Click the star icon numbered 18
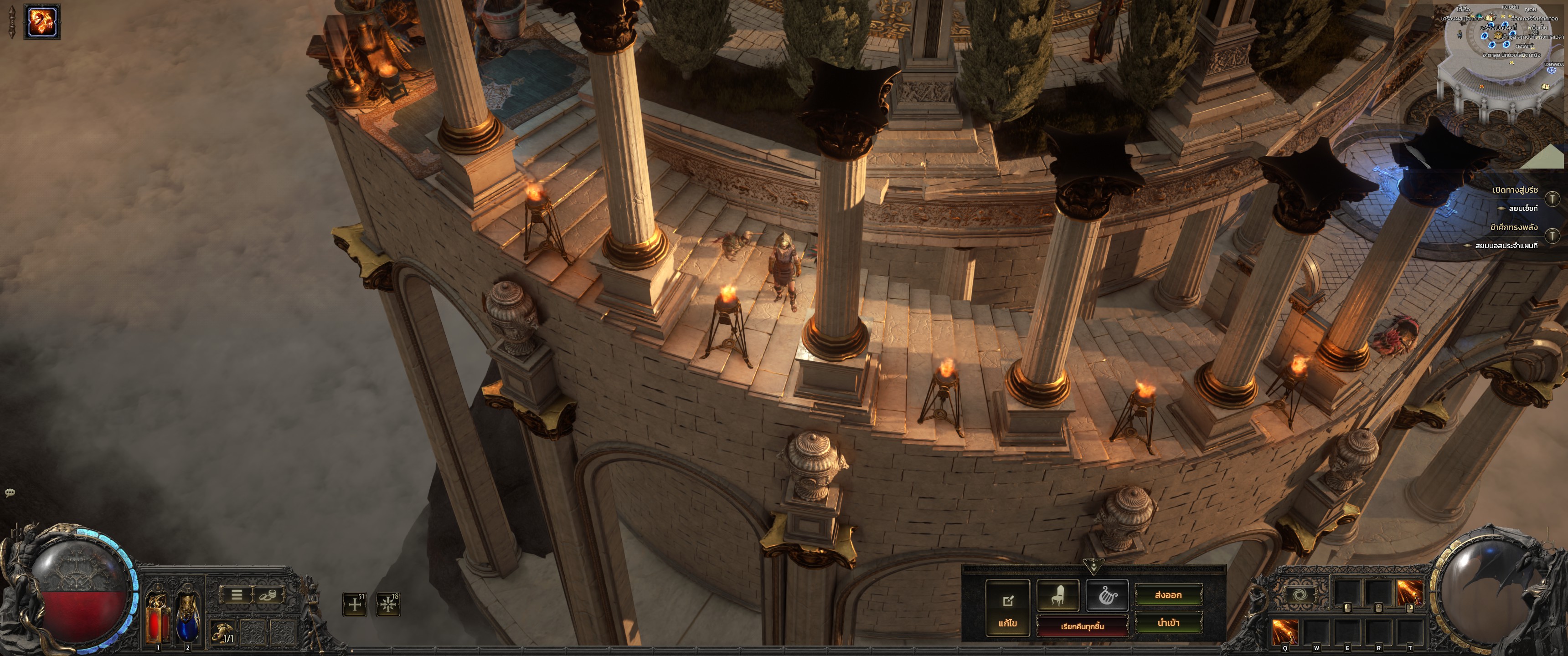 pos(388,604)
